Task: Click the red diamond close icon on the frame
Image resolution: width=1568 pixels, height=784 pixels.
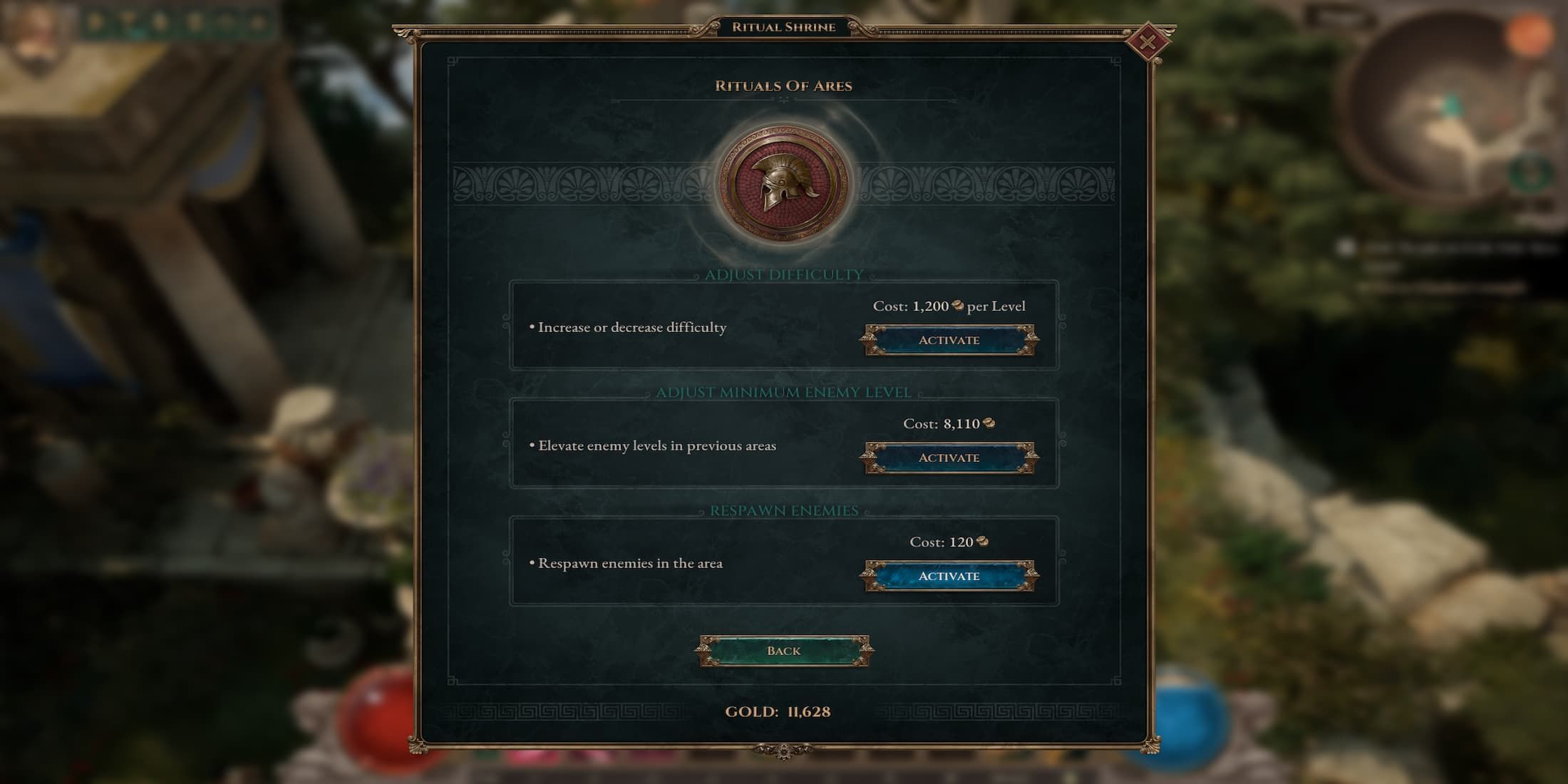Action: point(1150,41)
